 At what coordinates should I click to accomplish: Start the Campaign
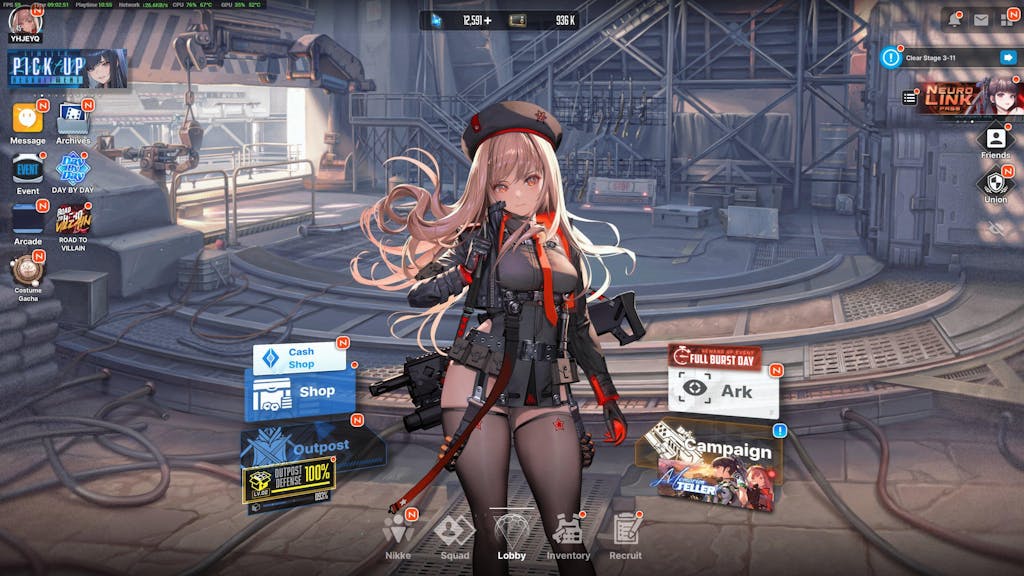click(715, 460)
